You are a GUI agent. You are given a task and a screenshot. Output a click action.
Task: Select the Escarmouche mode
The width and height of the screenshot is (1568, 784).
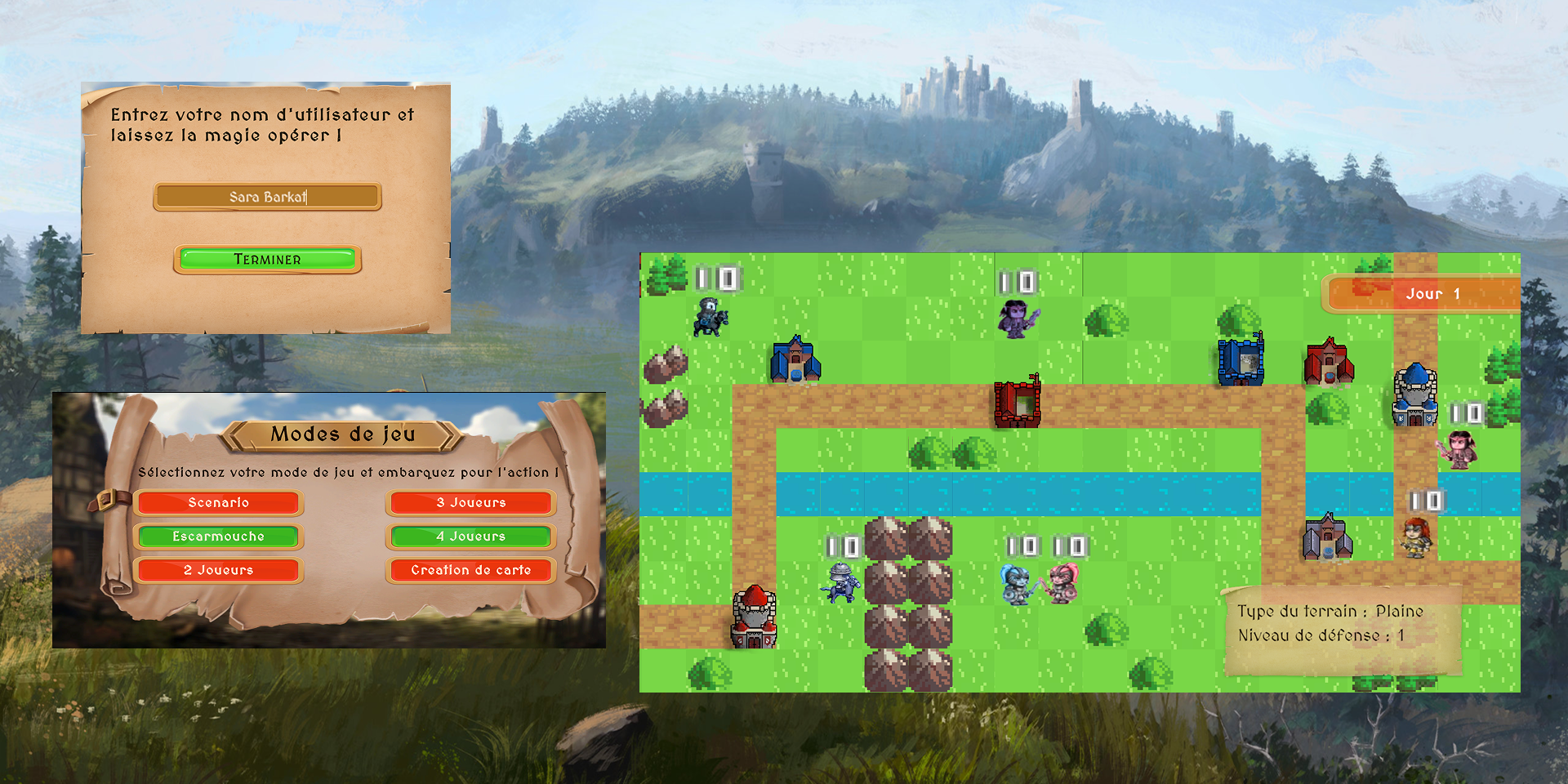218,537
